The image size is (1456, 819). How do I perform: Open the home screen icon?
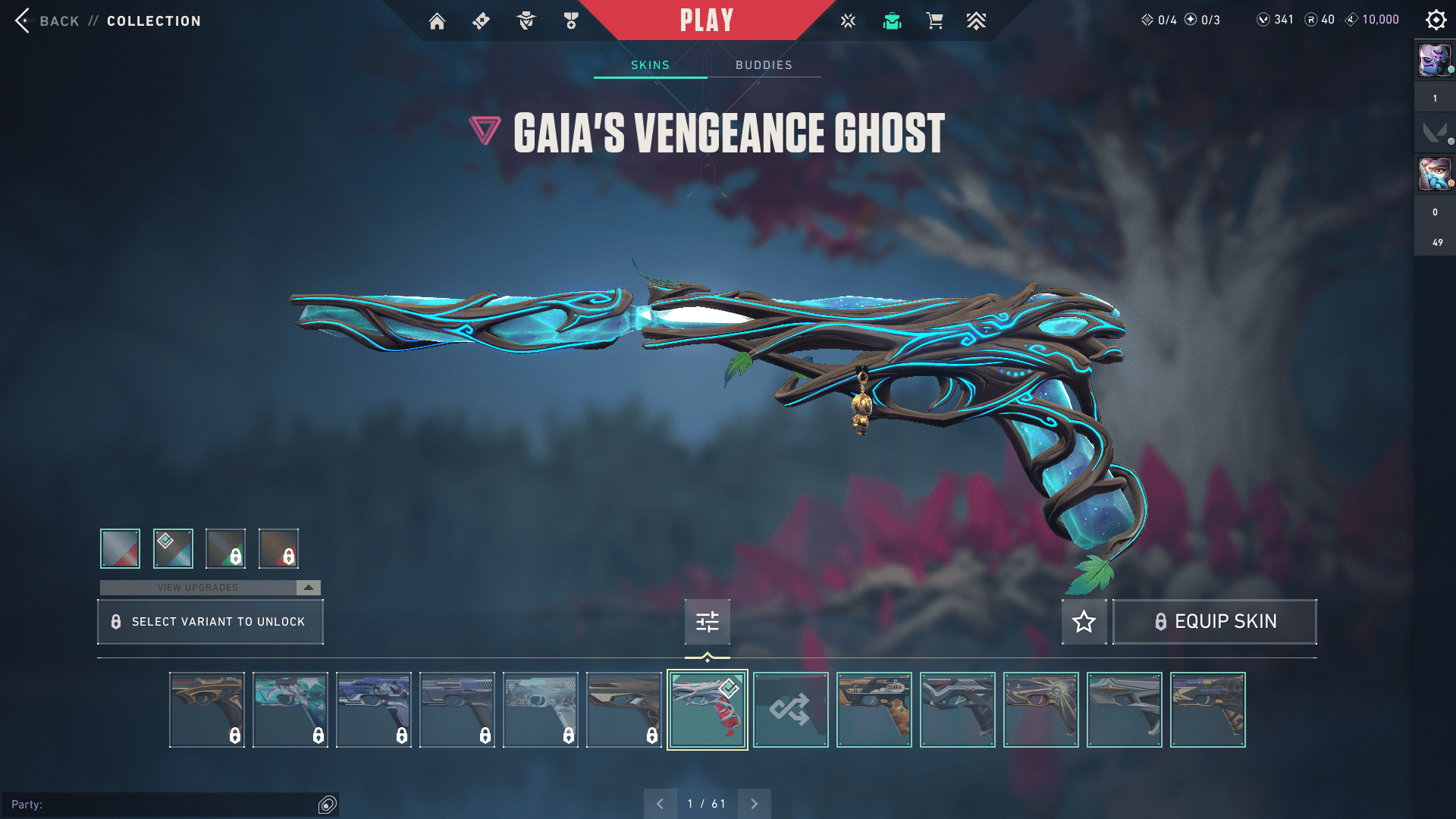tap(437, 21)
